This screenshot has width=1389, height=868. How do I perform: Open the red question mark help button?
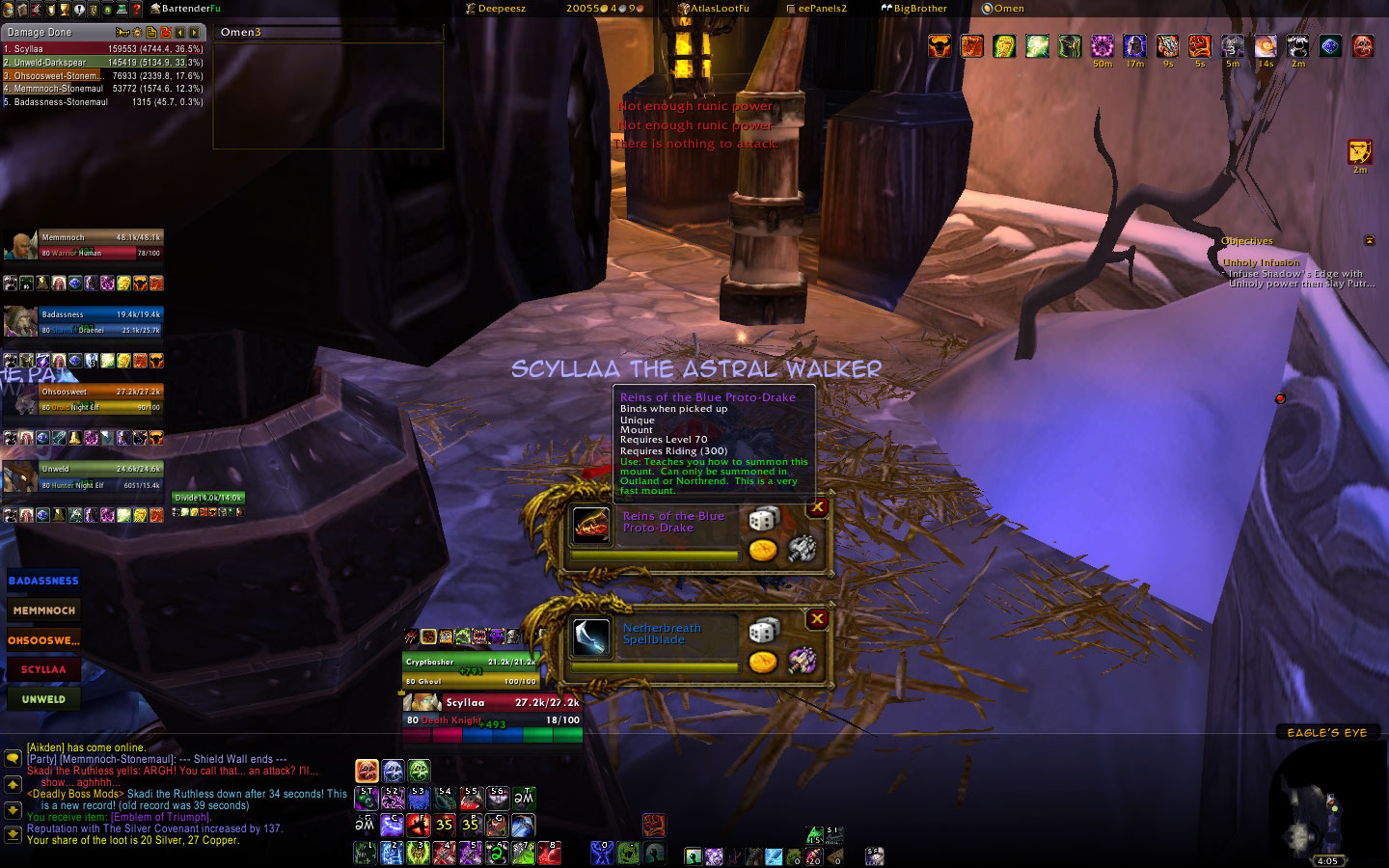[x=137, y=9]
